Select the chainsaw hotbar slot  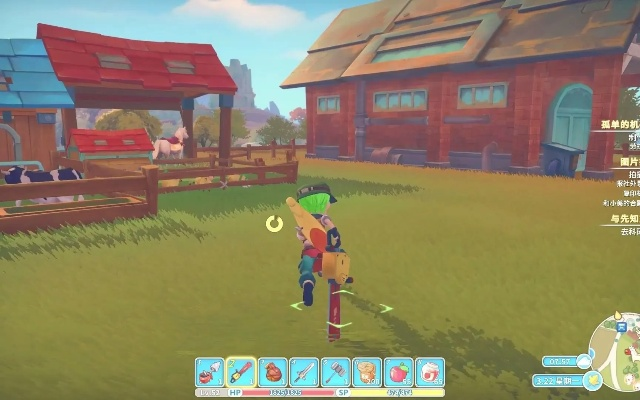(x=241, y=372)
